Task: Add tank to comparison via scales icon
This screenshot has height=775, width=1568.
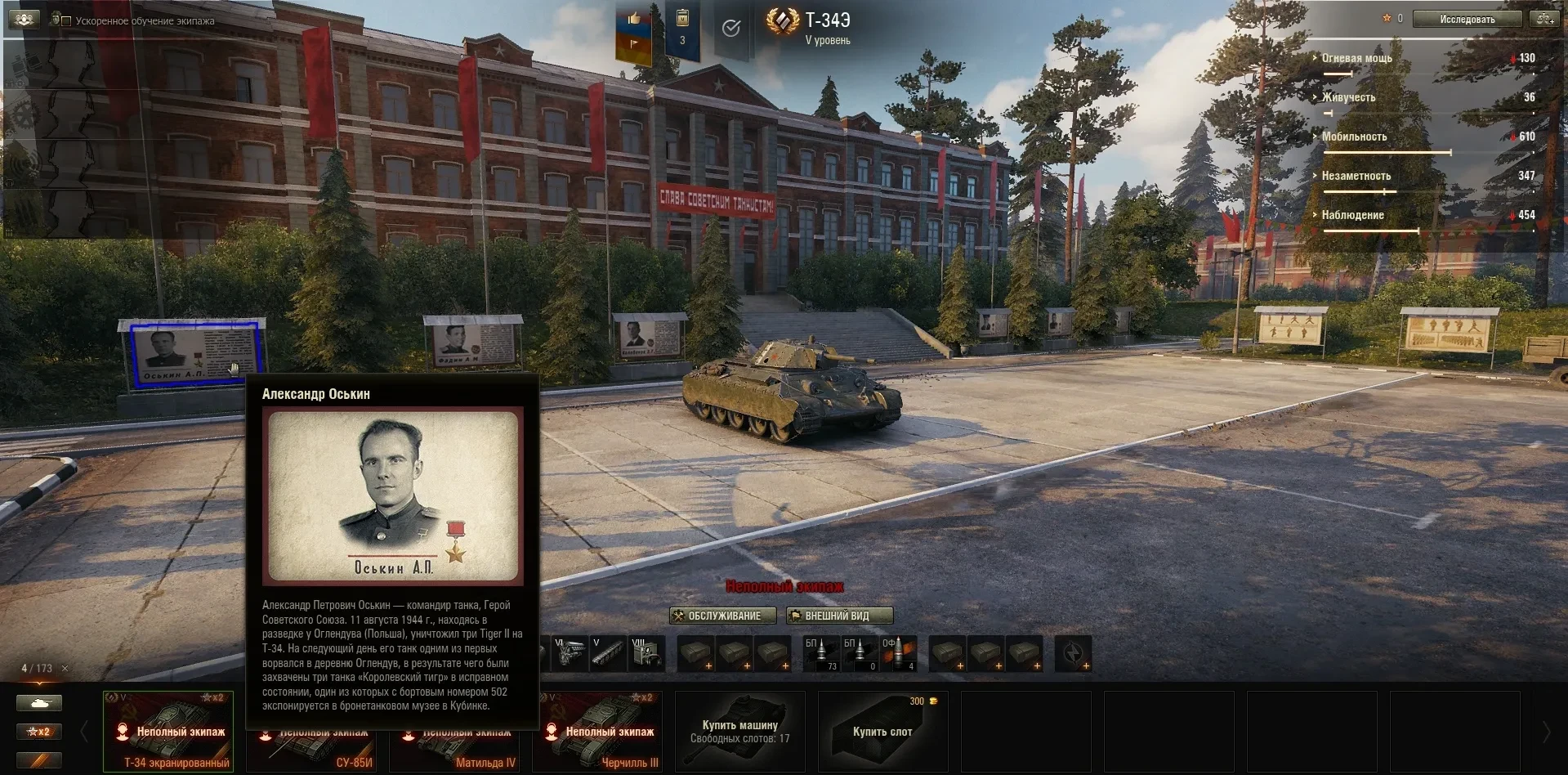Action: (x=1544, y=19)
